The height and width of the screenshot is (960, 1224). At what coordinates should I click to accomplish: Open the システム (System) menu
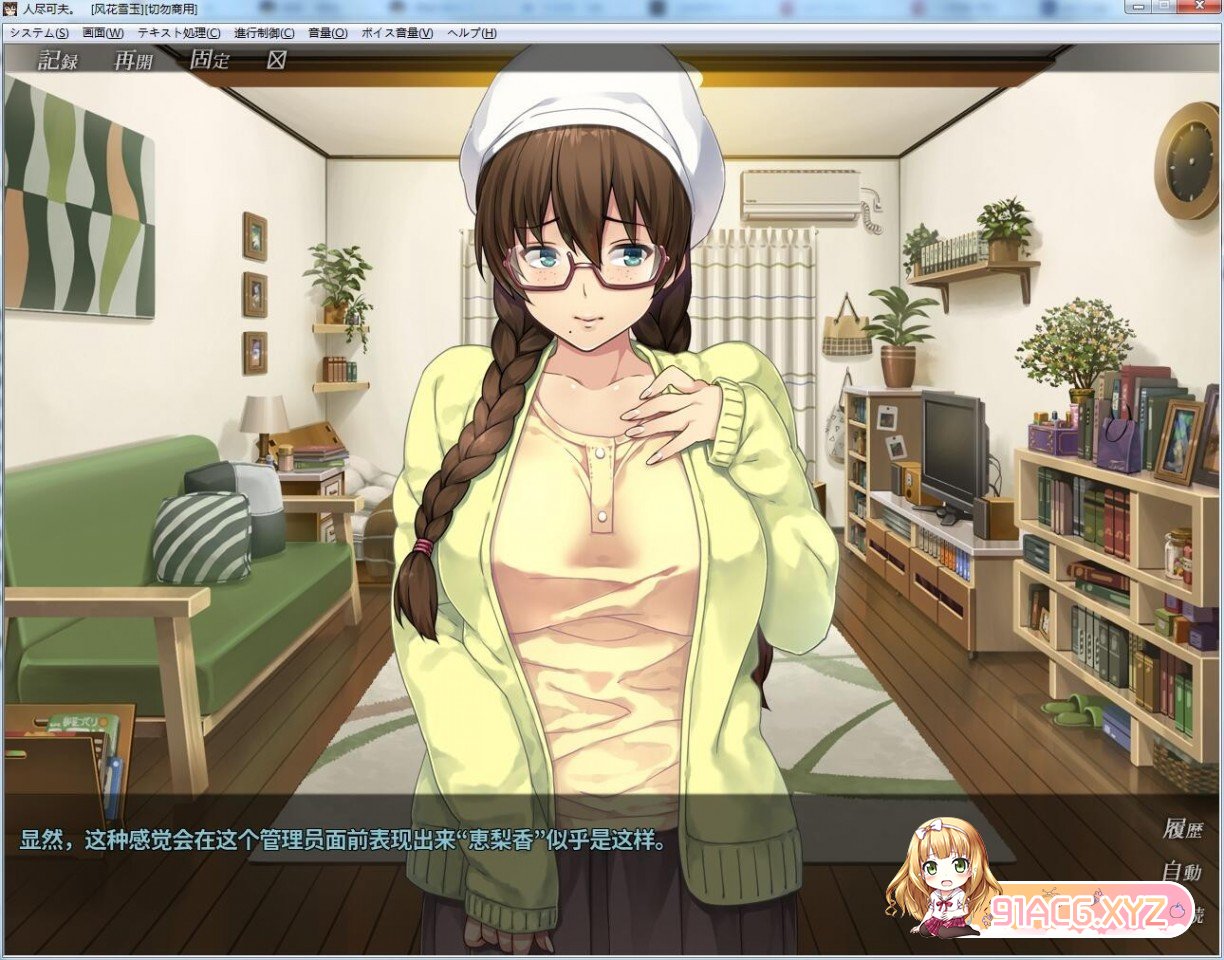(x=39, y=33)
